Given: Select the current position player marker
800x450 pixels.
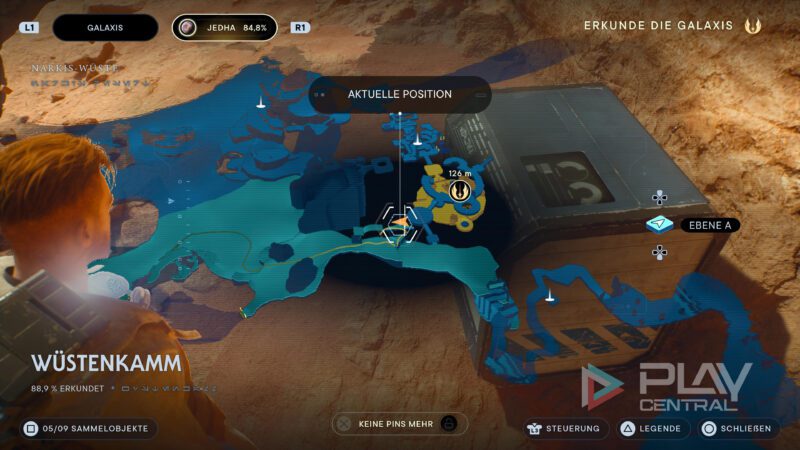Looking at the screenshot, I should [398, 224].
